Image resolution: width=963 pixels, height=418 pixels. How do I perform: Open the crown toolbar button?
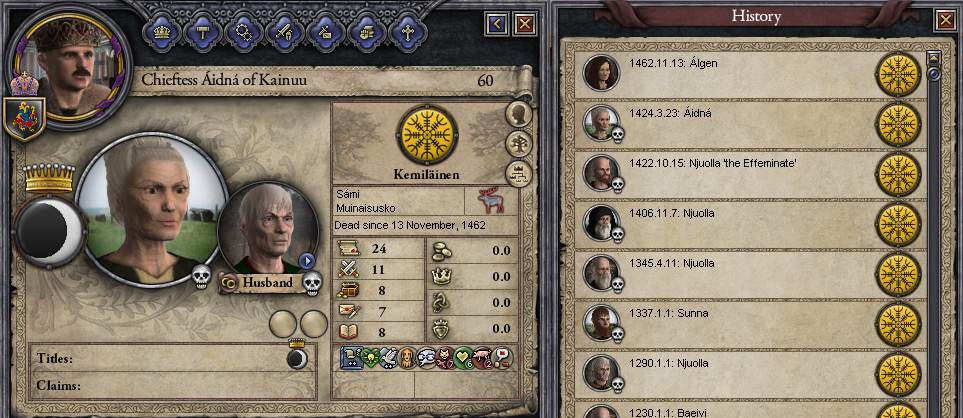click(x=162, y=31)
